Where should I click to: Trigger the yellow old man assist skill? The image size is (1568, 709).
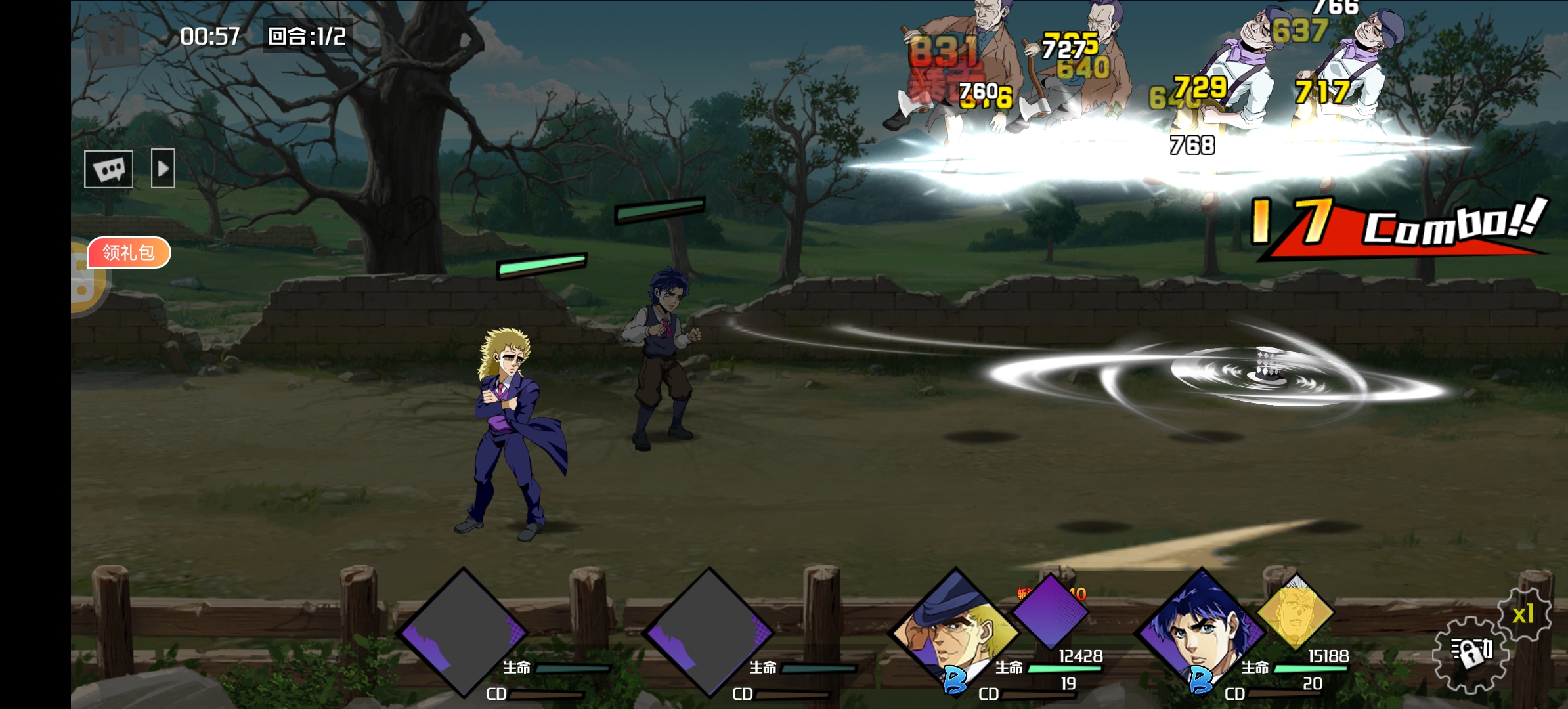(1295, 612)
